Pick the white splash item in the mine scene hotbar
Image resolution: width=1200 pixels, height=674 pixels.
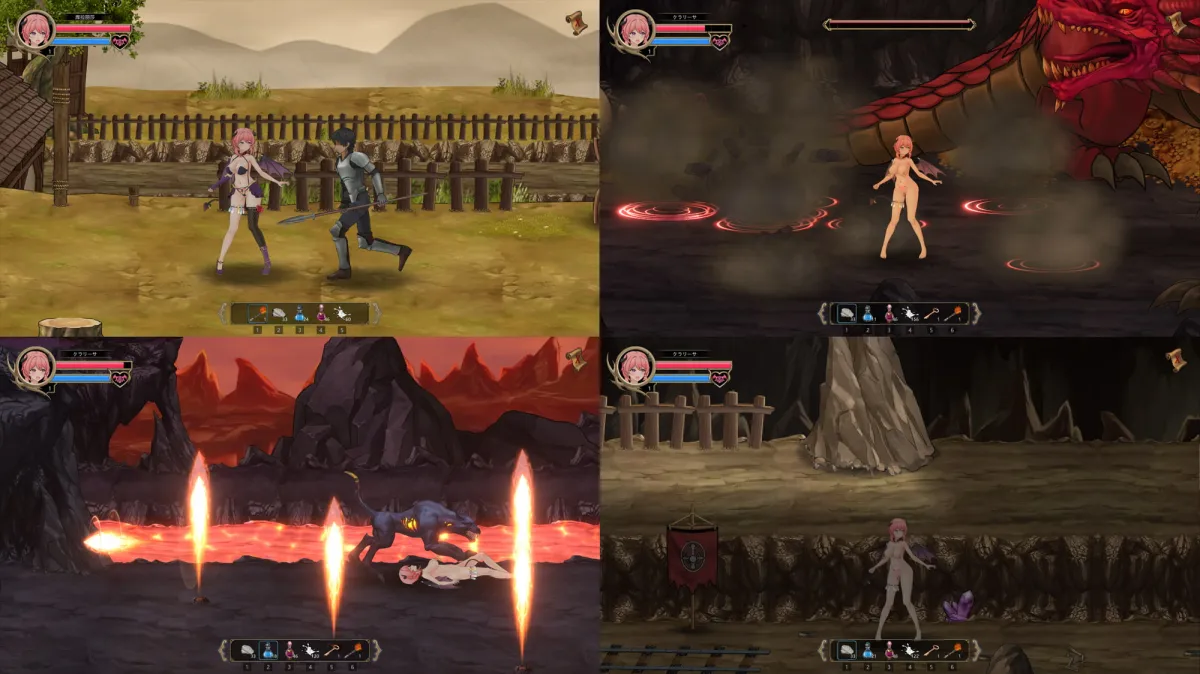[909, 650]
